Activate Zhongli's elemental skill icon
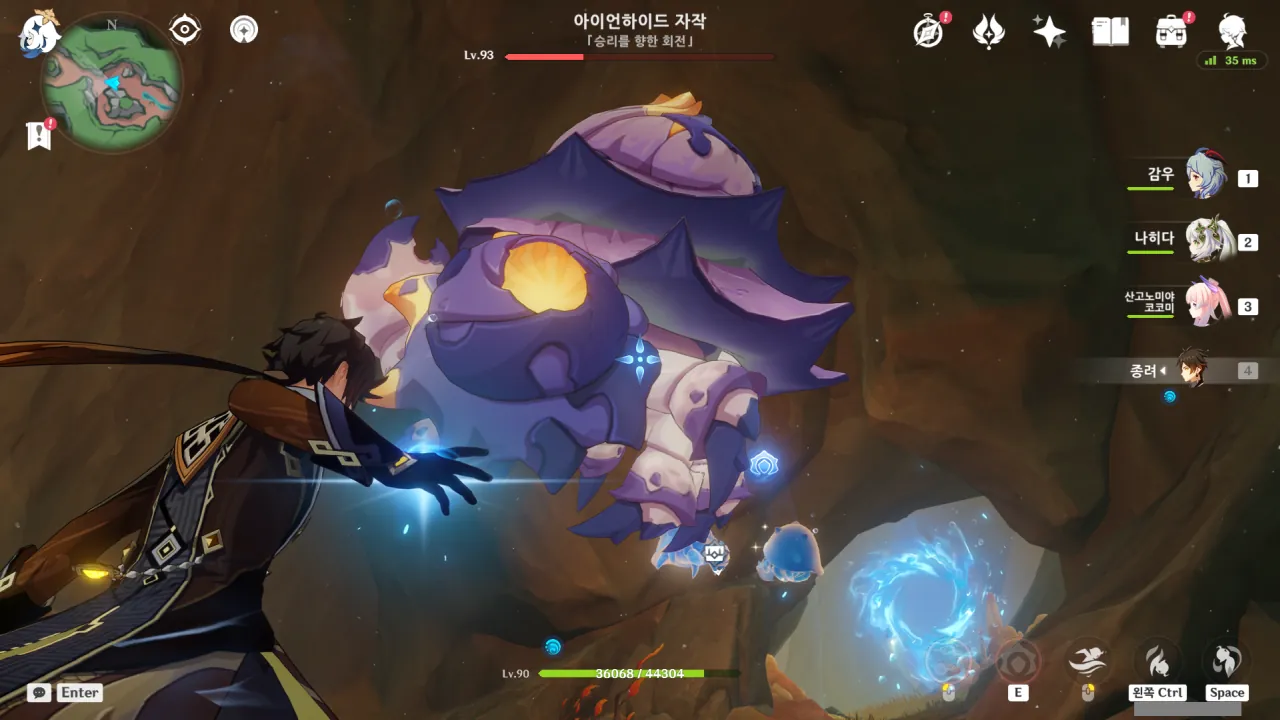This screenshot has height=720, width=1280. click(x=1018, y=661)
